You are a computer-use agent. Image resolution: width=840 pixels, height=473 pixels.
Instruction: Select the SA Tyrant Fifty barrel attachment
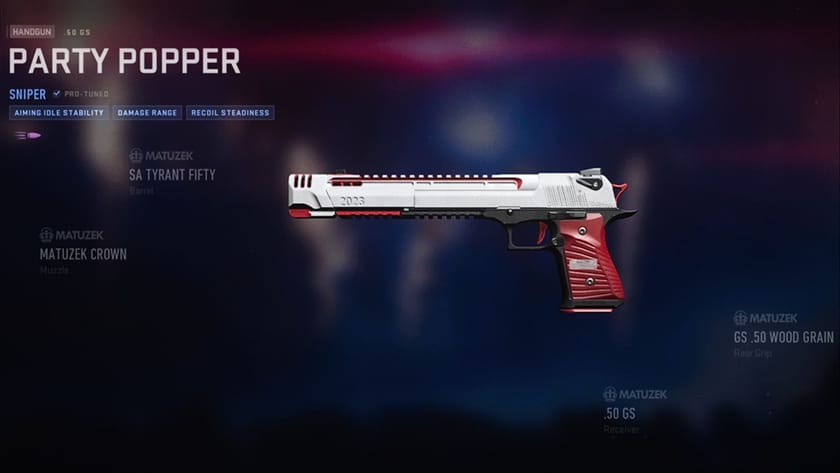click(x=172, y=174)
